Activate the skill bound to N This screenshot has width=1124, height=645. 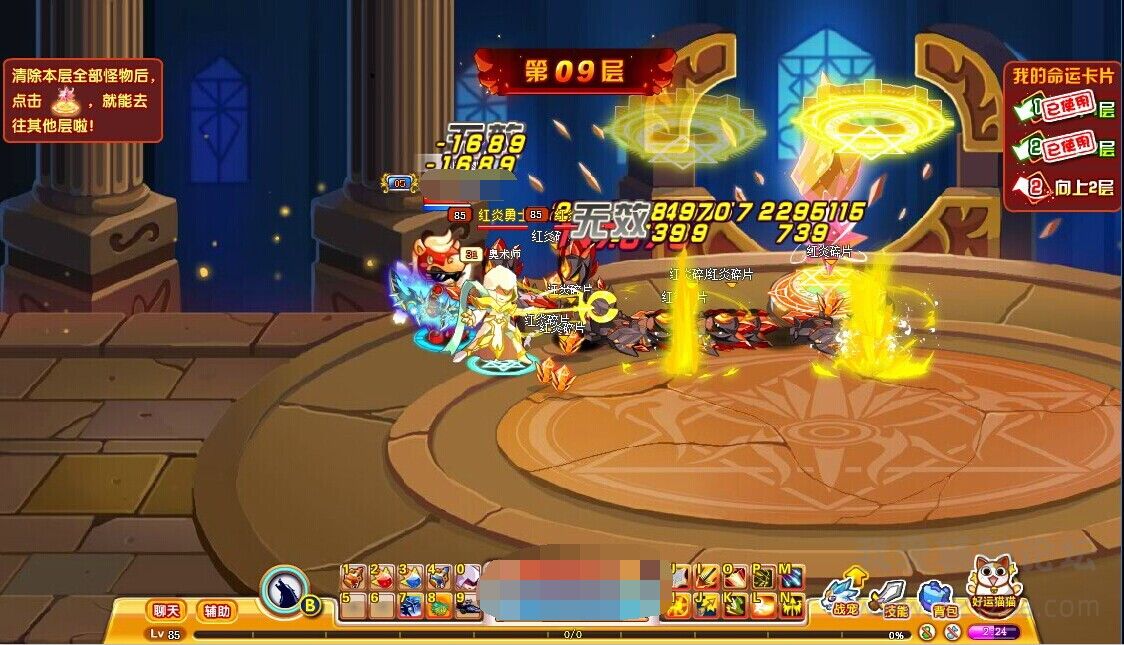coord(792,605)
